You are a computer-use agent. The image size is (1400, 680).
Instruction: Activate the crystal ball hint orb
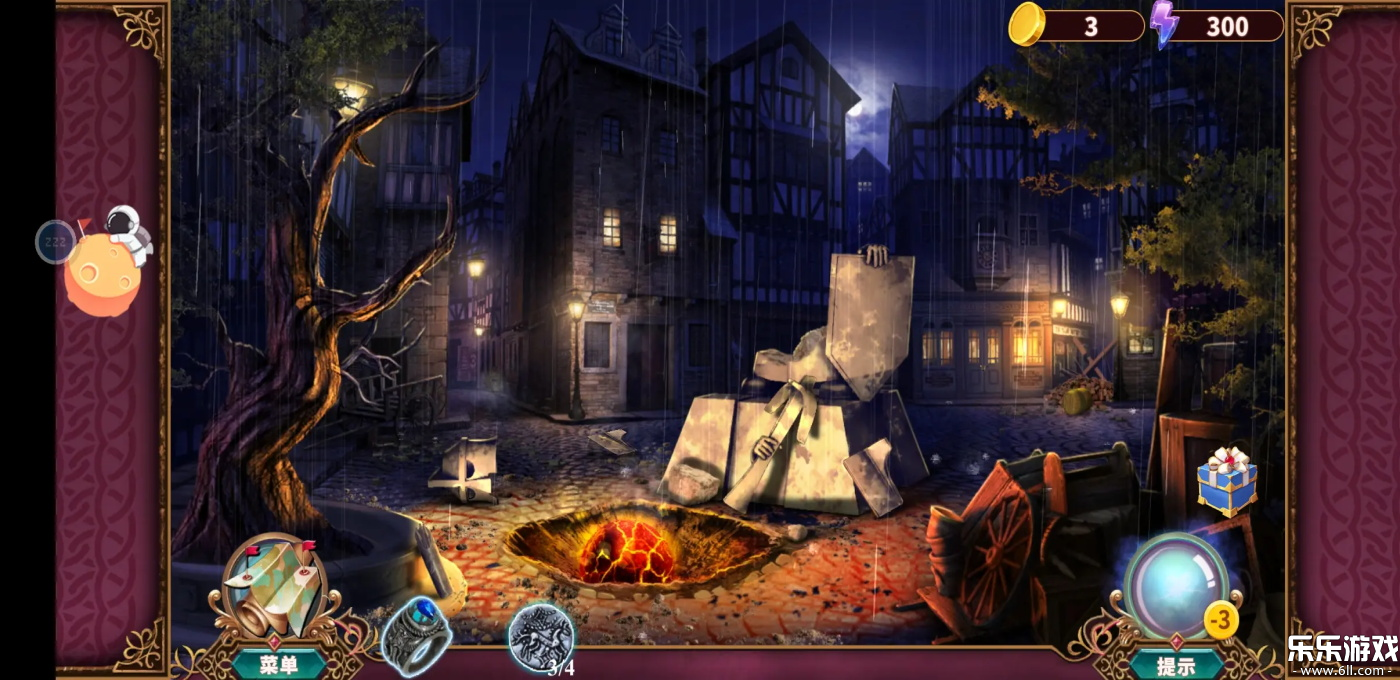click(1176, 587)
